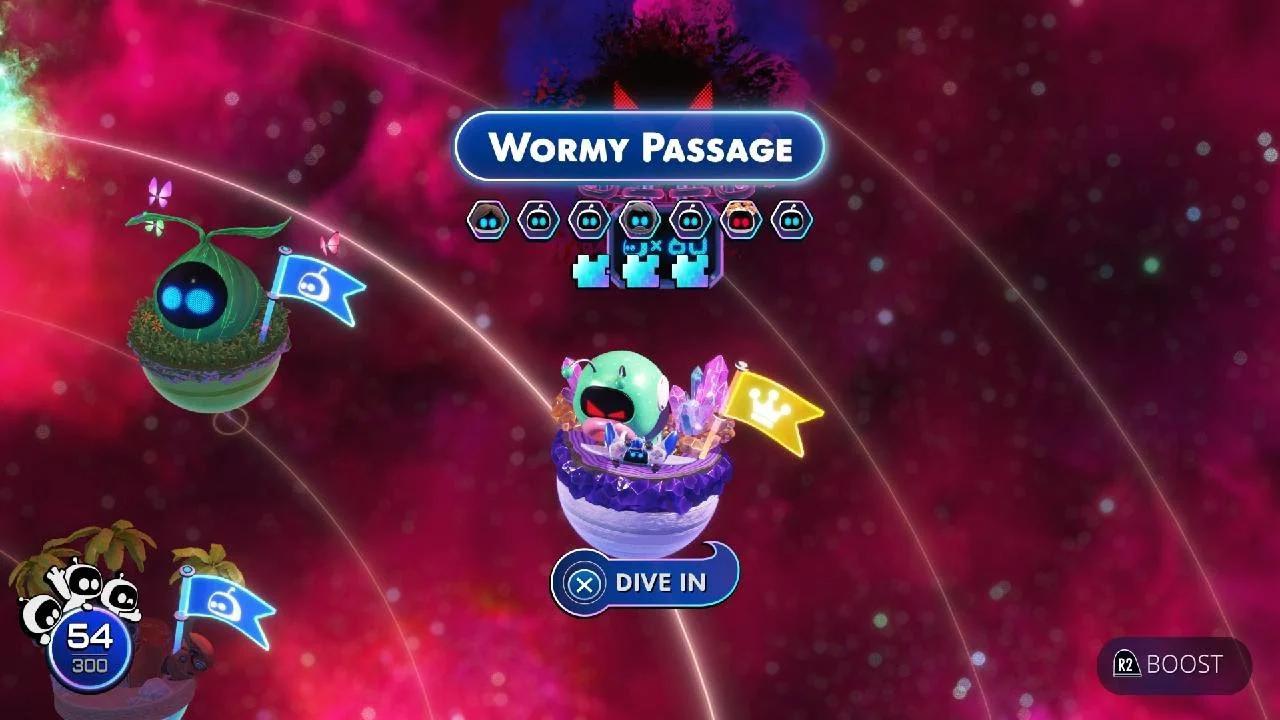Open the Wormy Passage level details banner
This screenshot has width=1280, height=720.
[x=640, y=148]
